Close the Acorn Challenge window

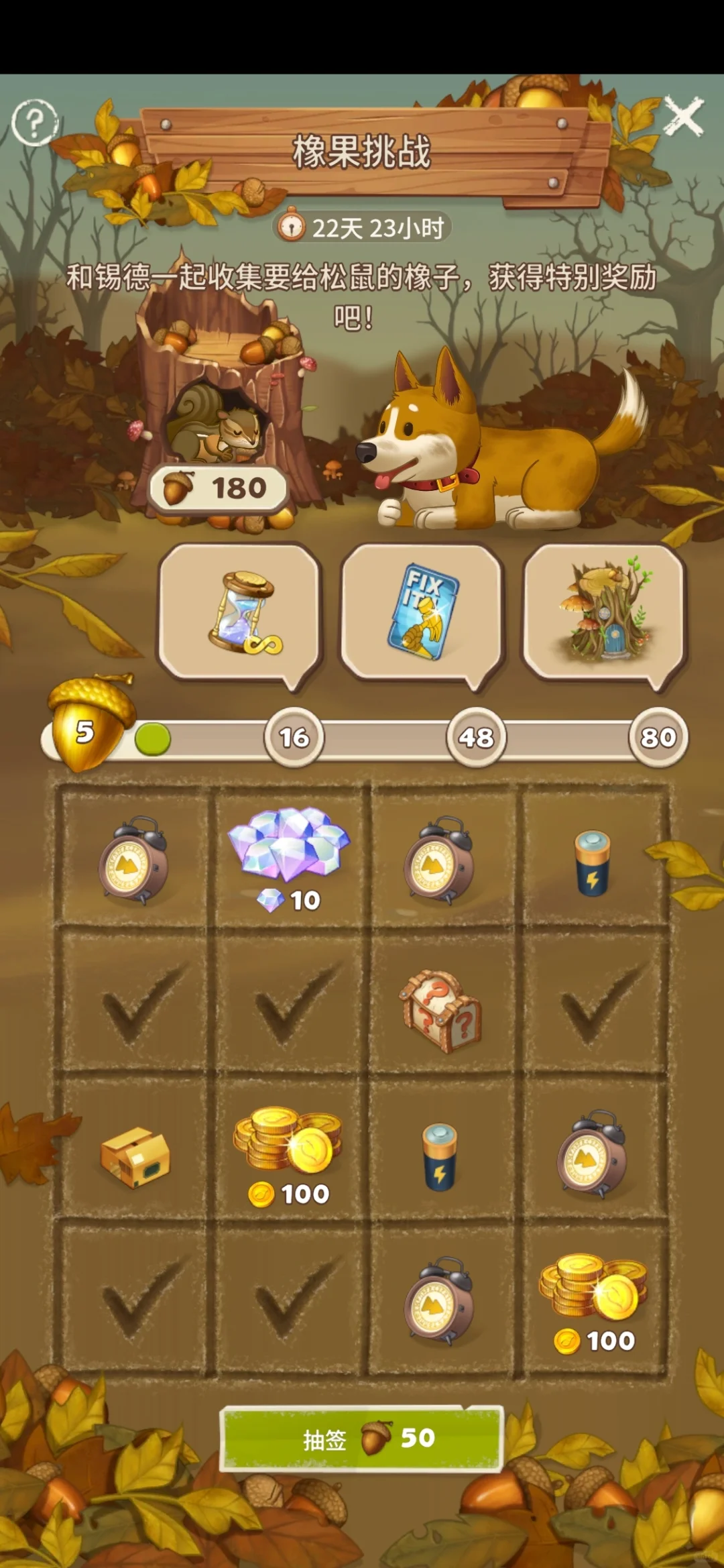684,117
